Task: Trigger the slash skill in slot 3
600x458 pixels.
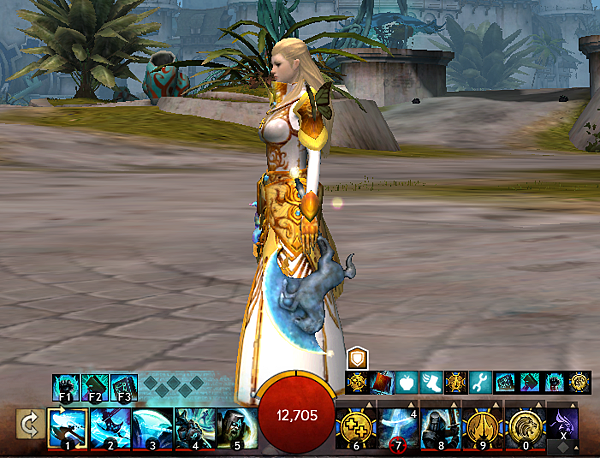Action: [152, 427]
